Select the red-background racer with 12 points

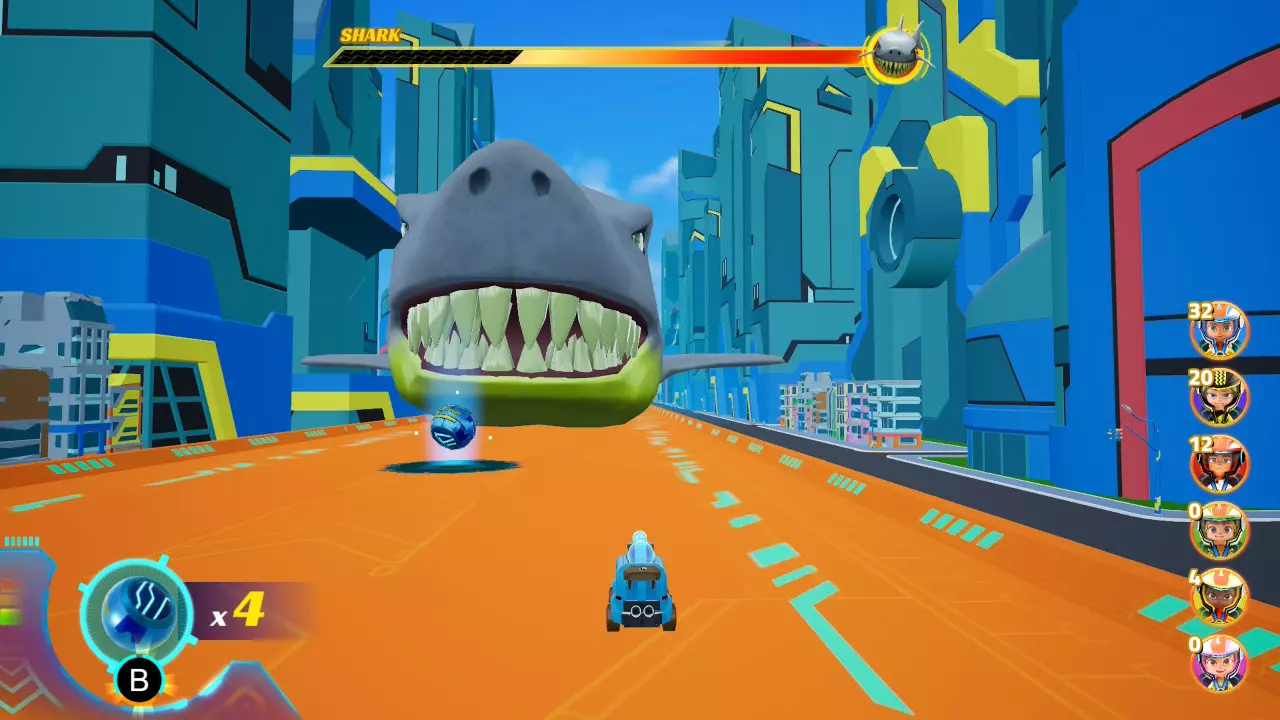pos(1220,464)
